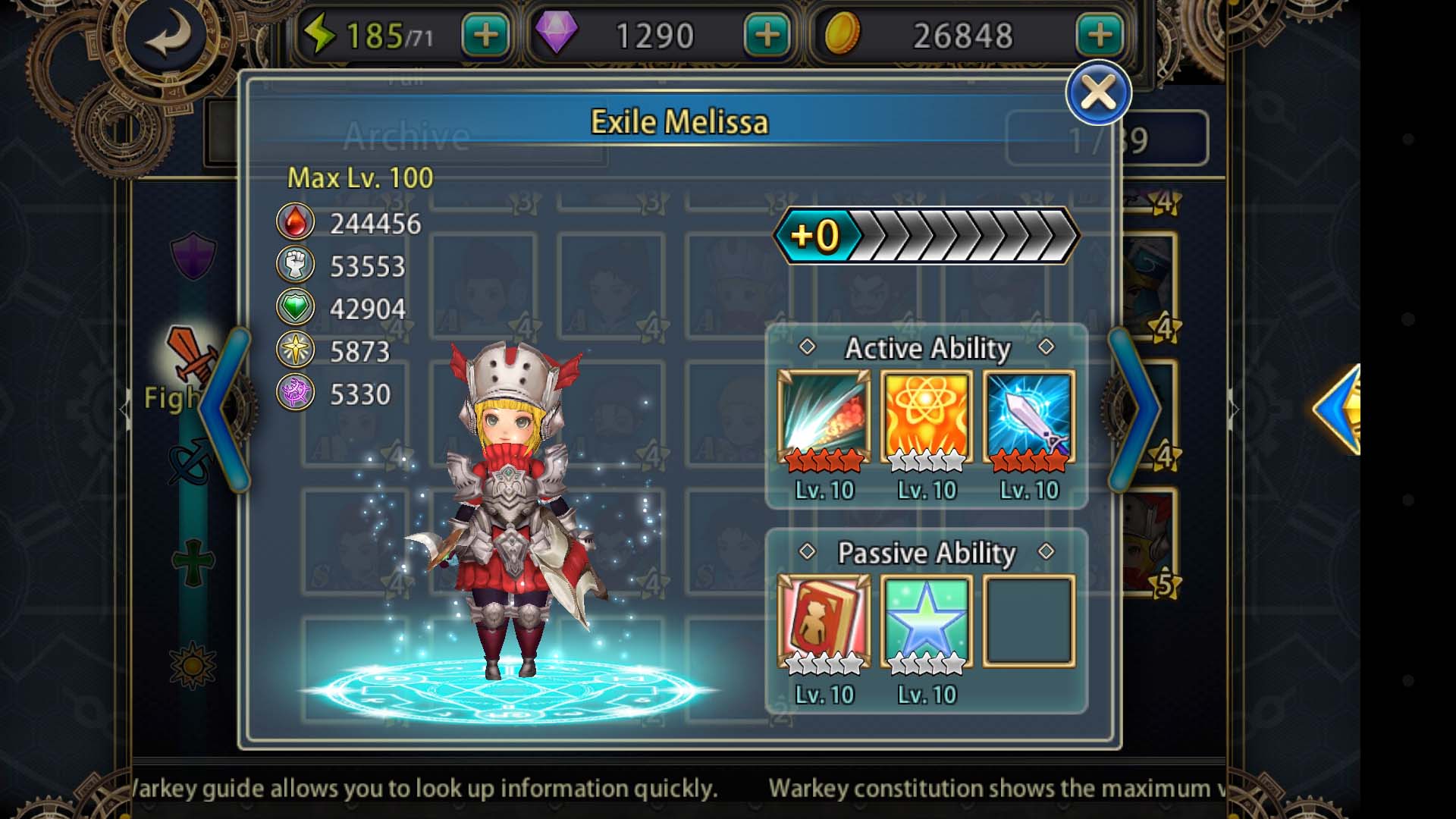Close the Exile Melissa popup
Image resolution: width=1456 pixels, height=819 pixels.
click(x=1097, y=93)
